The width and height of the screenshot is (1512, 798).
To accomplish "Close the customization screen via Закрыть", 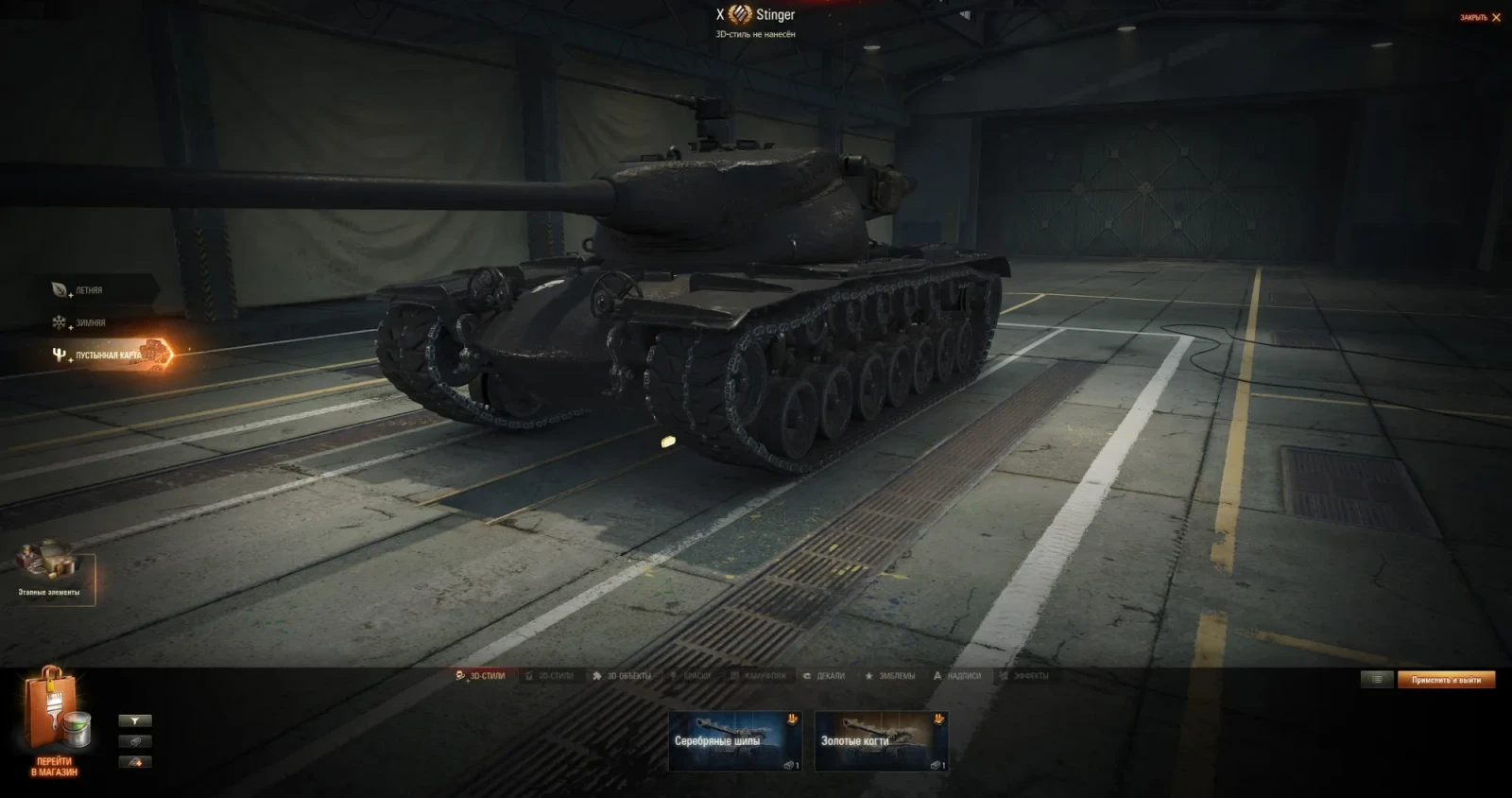I will (1481, 18).
